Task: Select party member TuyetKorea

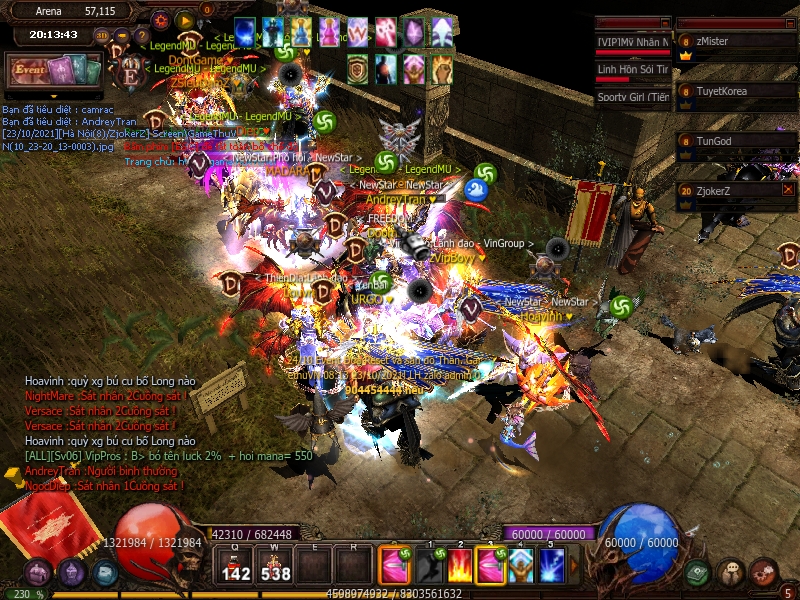Action: point(736,91)
